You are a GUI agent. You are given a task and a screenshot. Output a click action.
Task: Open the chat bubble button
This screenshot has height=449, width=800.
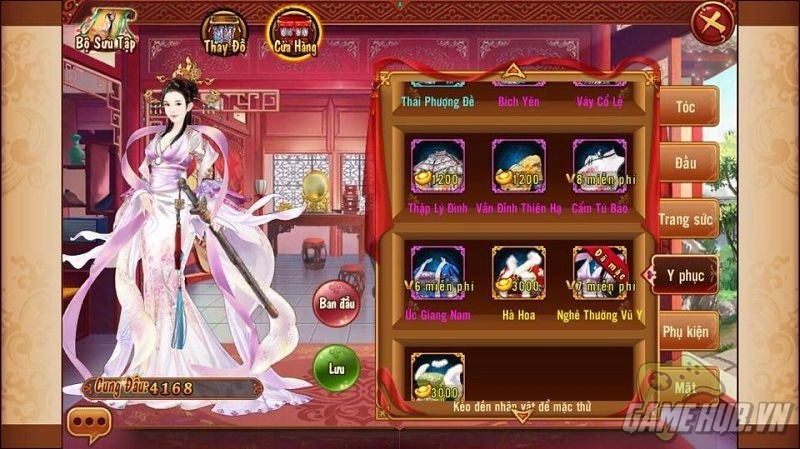coord(88,426)
